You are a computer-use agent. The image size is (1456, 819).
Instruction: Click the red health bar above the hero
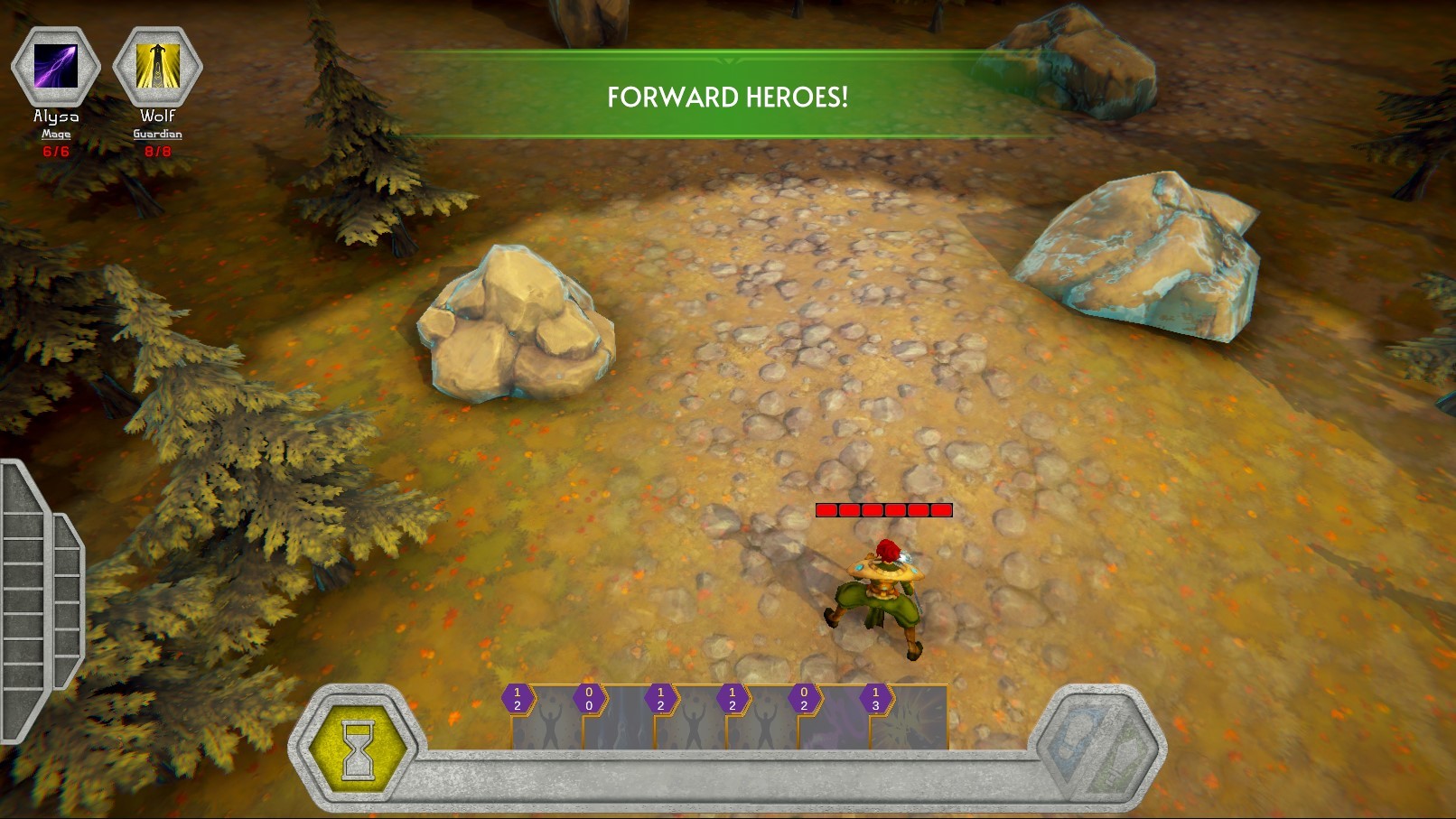click(x=883, y=508)
